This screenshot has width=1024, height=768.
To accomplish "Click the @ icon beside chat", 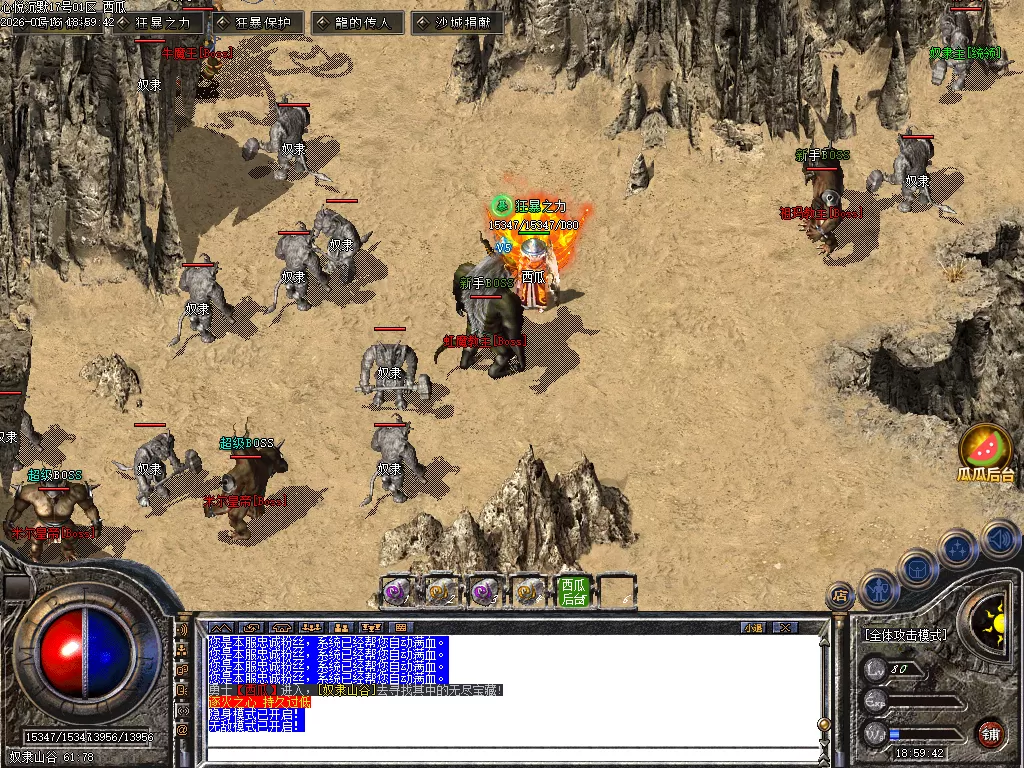I will 182,730.
